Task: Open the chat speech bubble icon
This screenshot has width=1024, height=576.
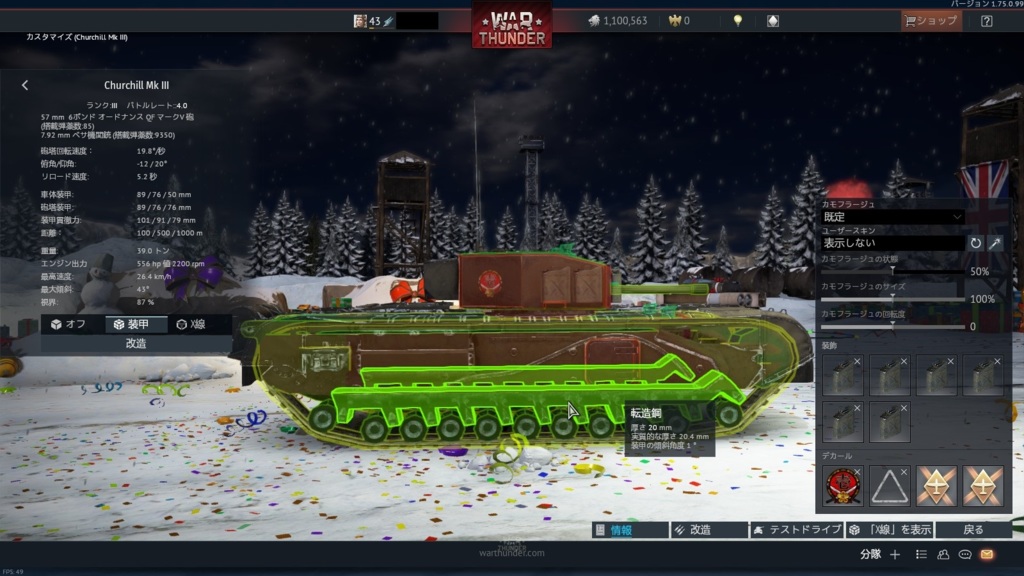Action: coord(965,554)
